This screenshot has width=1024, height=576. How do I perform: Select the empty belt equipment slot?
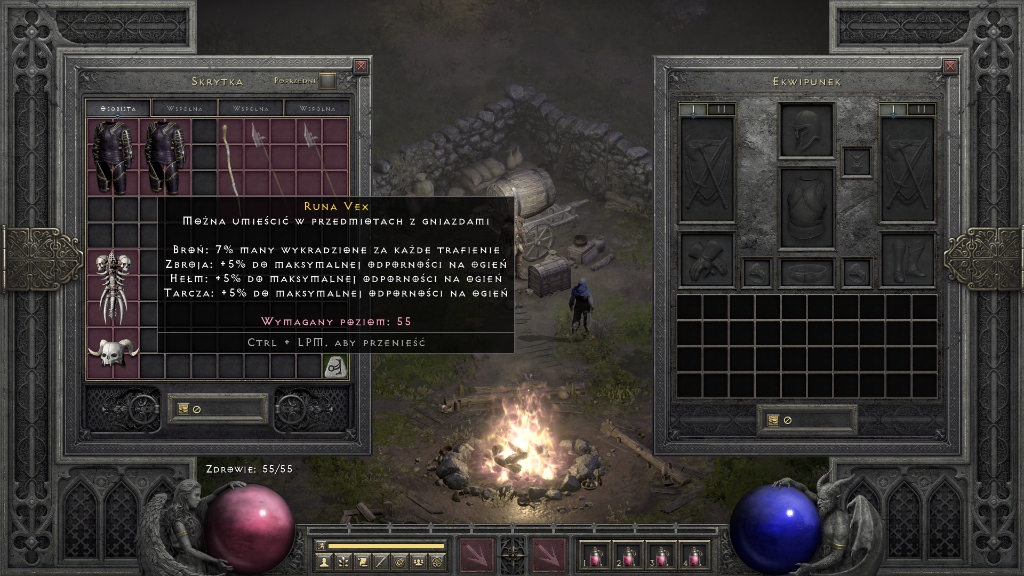pyautogui.click(x=806, y=272)
